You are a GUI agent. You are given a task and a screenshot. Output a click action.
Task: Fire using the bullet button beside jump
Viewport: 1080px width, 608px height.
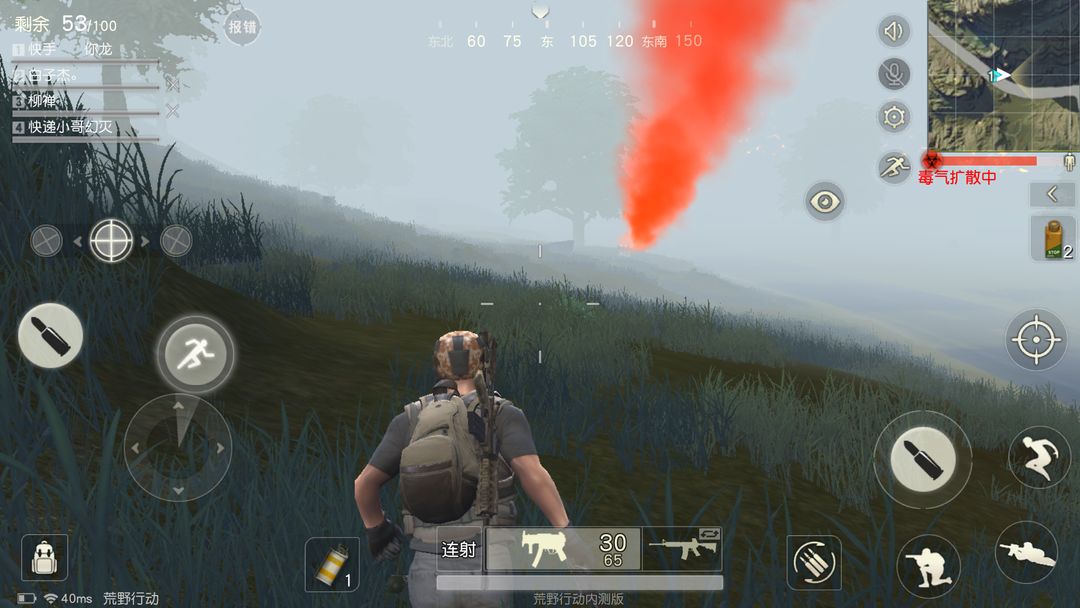coord(922,460)
